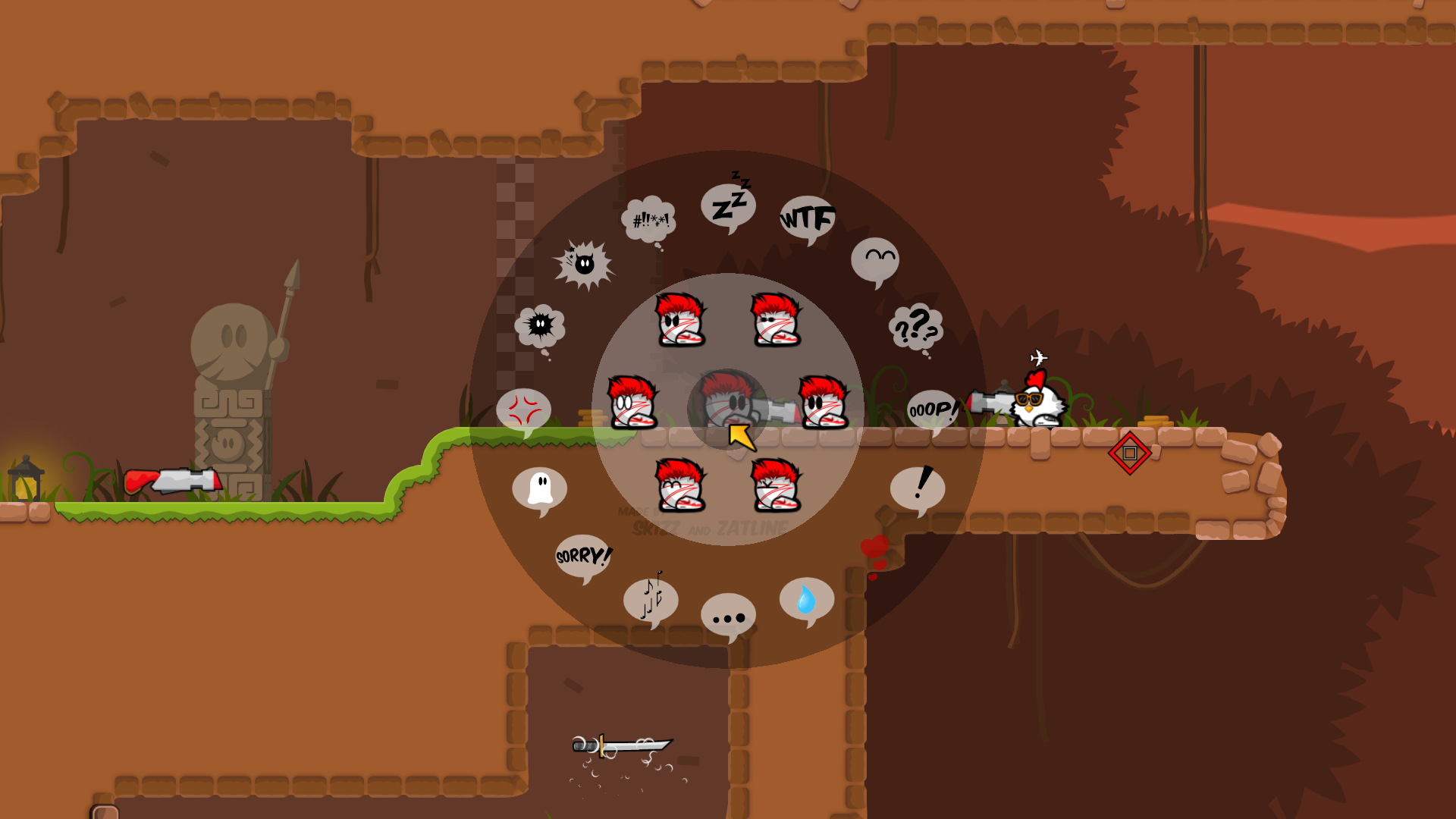Pick the SORRY! speech bubble emote
1456x819 pixels.
click(x=582, y=556)
